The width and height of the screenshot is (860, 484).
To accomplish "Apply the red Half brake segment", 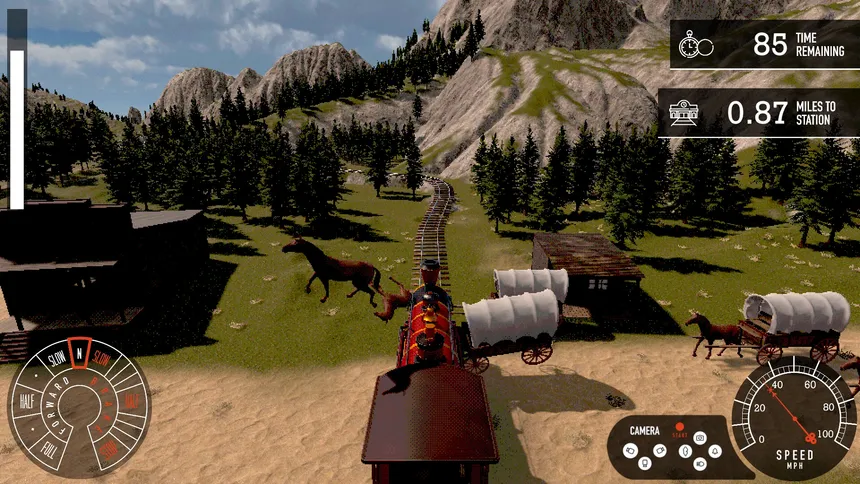I will 131,401.
